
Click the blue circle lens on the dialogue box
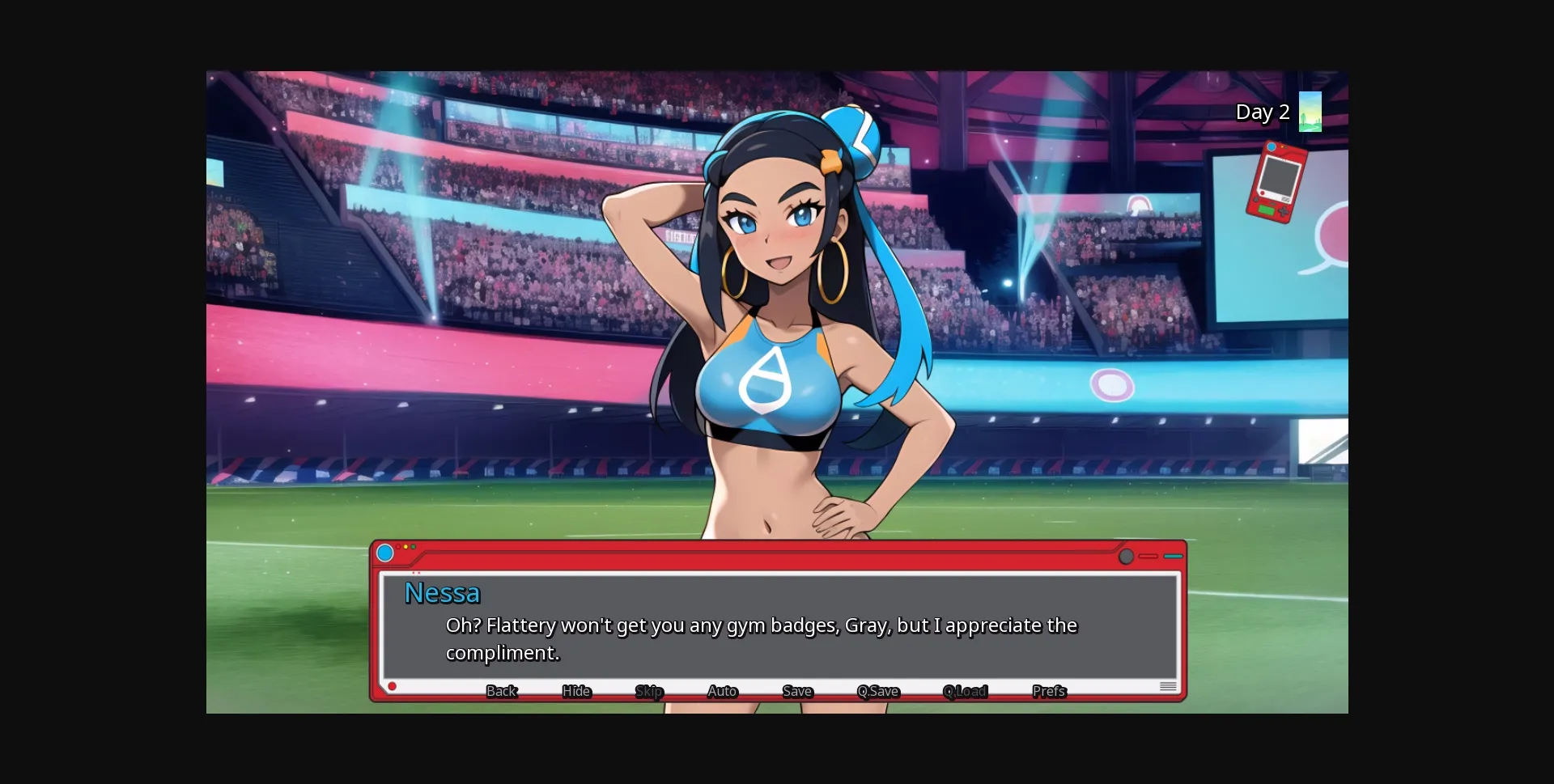tap(385, 553)
